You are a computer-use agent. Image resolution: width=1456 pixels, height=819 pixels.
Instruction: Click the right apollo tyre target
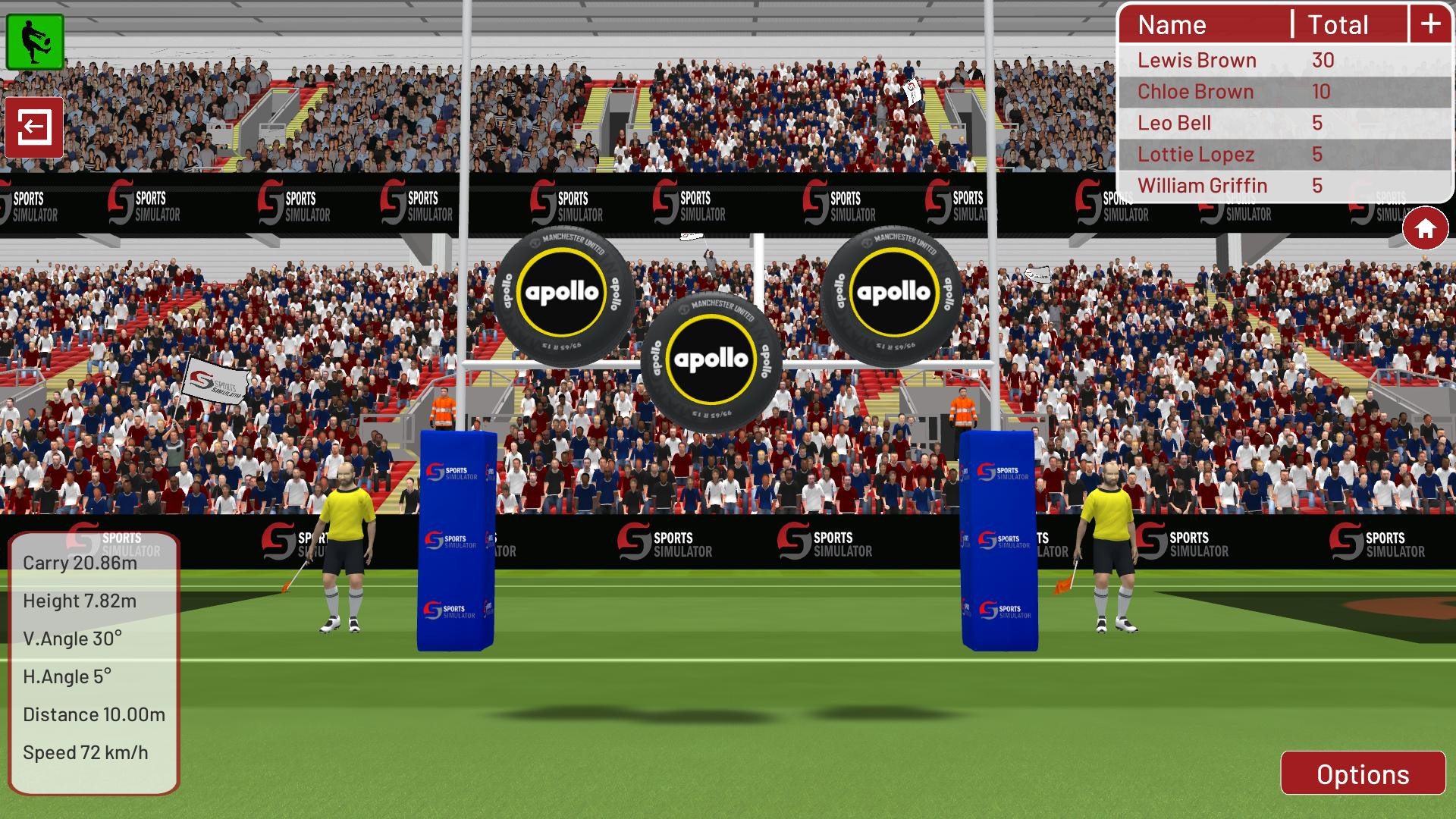891,292
